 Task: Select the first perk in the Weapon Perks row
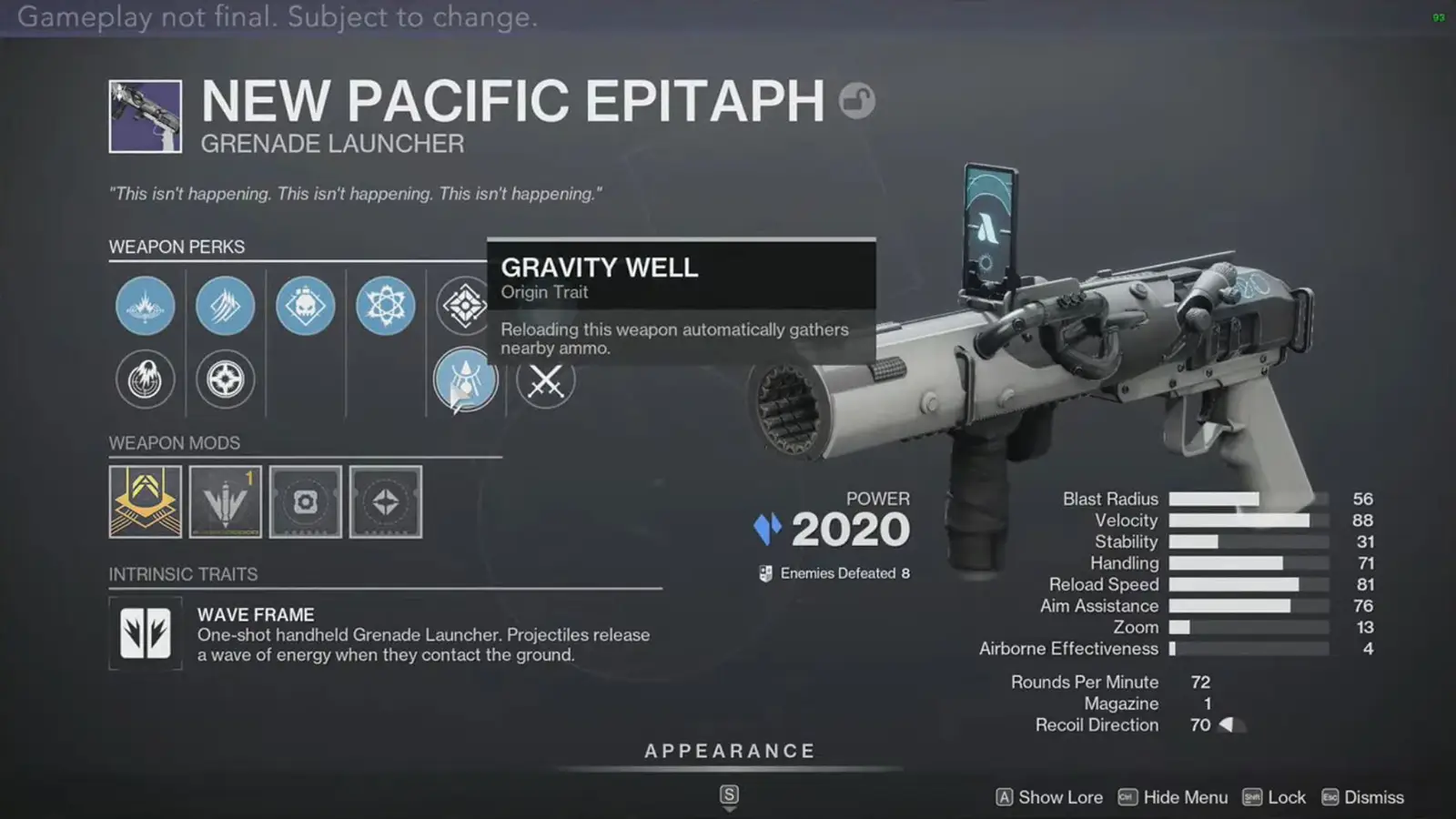tap(145, 307)
